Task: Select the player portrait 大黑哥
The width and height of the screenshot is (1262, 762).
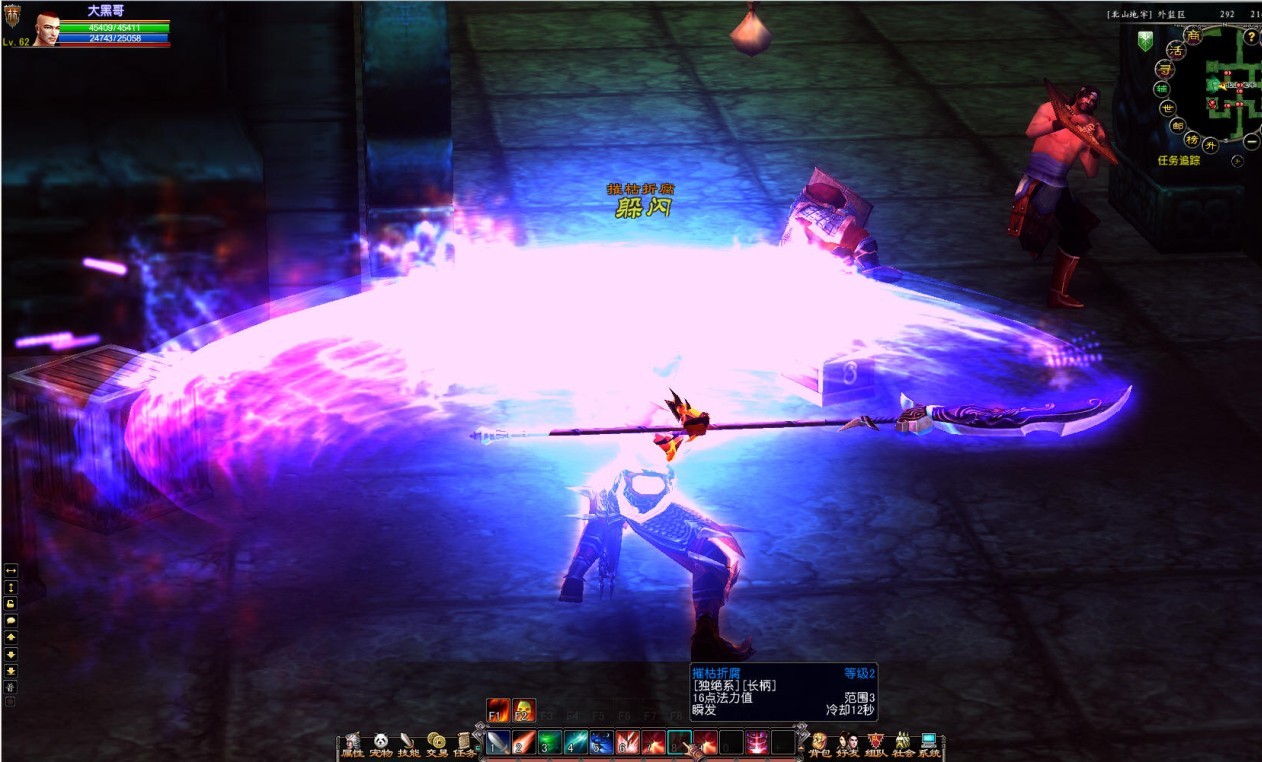Action: point(45,30)
